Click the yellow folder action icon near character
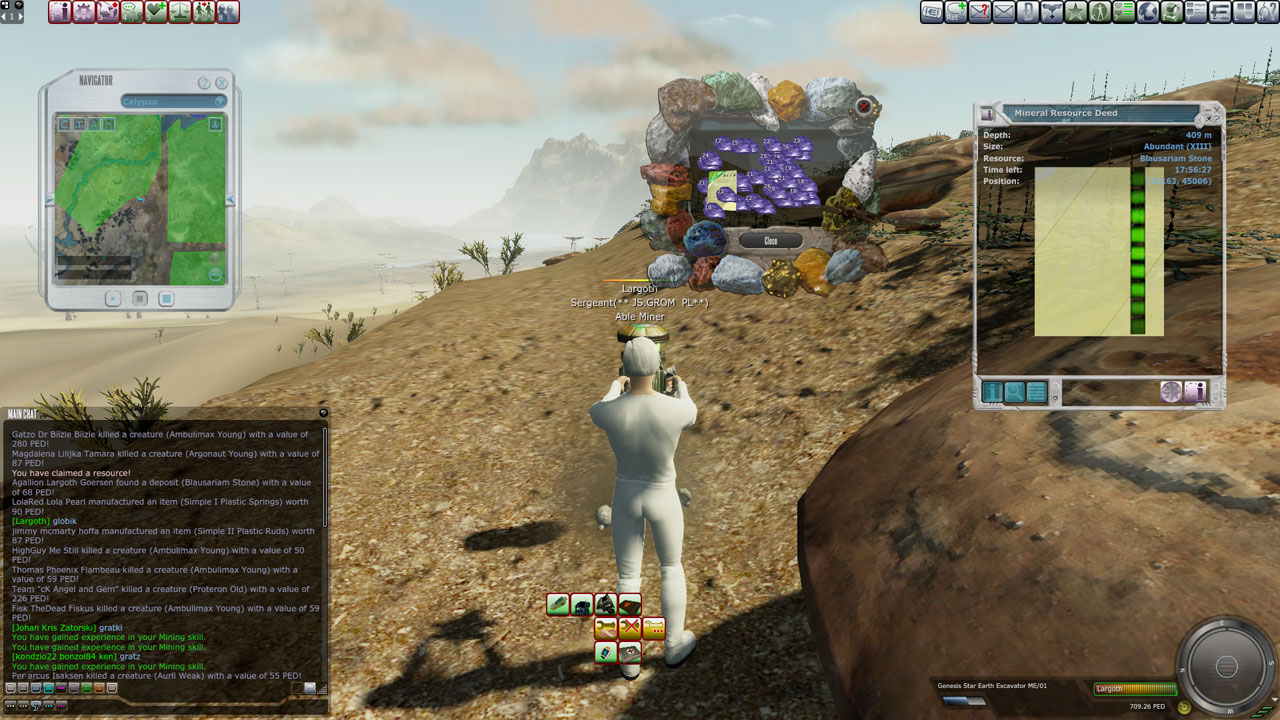This screenshot has width=1280, height=720. click(653, 628)
